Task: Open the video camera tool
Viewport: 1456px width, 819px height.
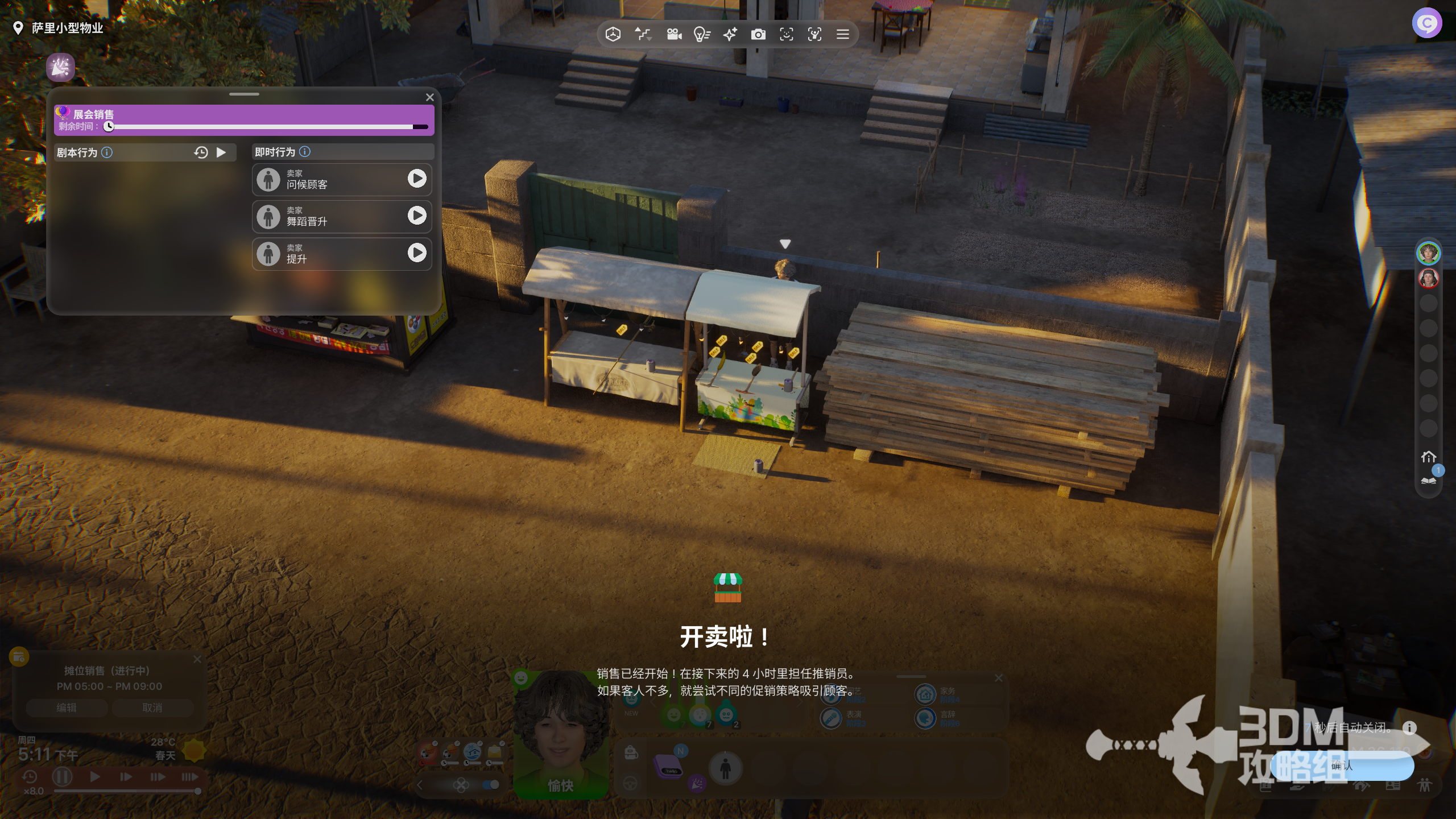Action: tap(674, 35)
